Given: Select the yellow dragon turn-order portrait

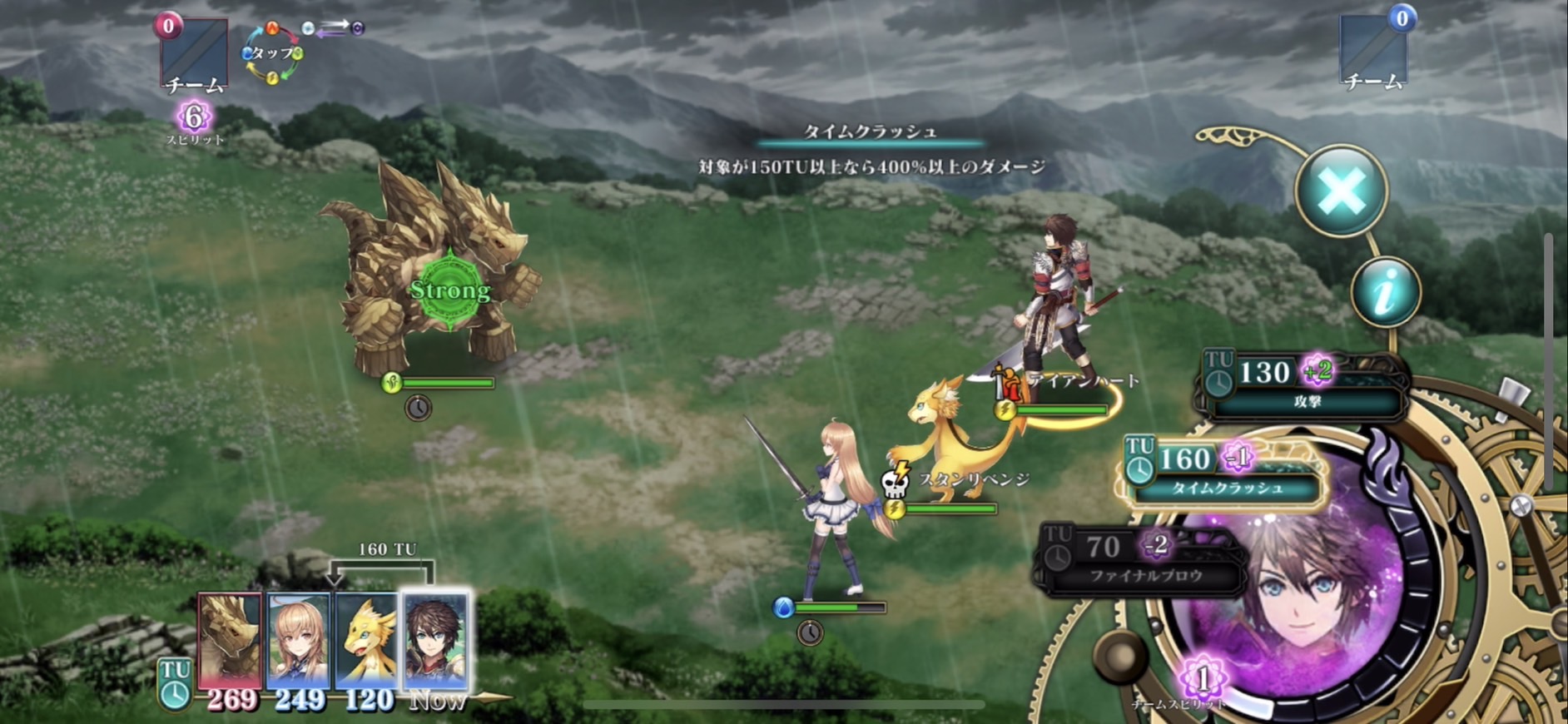Looking at the screenshot, I should pos(367,641).
